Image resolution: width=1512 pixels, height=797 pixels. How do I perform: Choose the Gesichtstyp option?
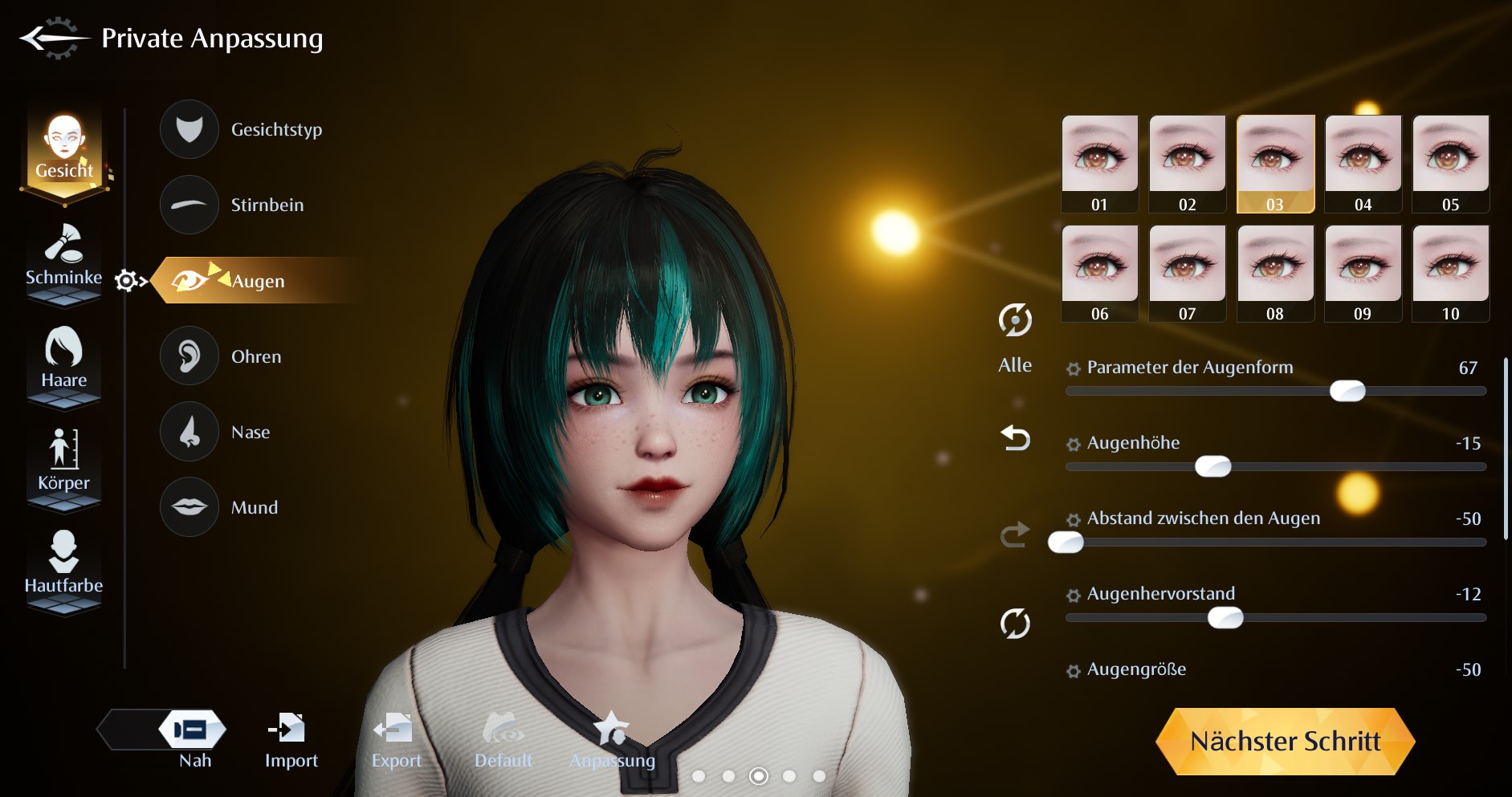190,129
